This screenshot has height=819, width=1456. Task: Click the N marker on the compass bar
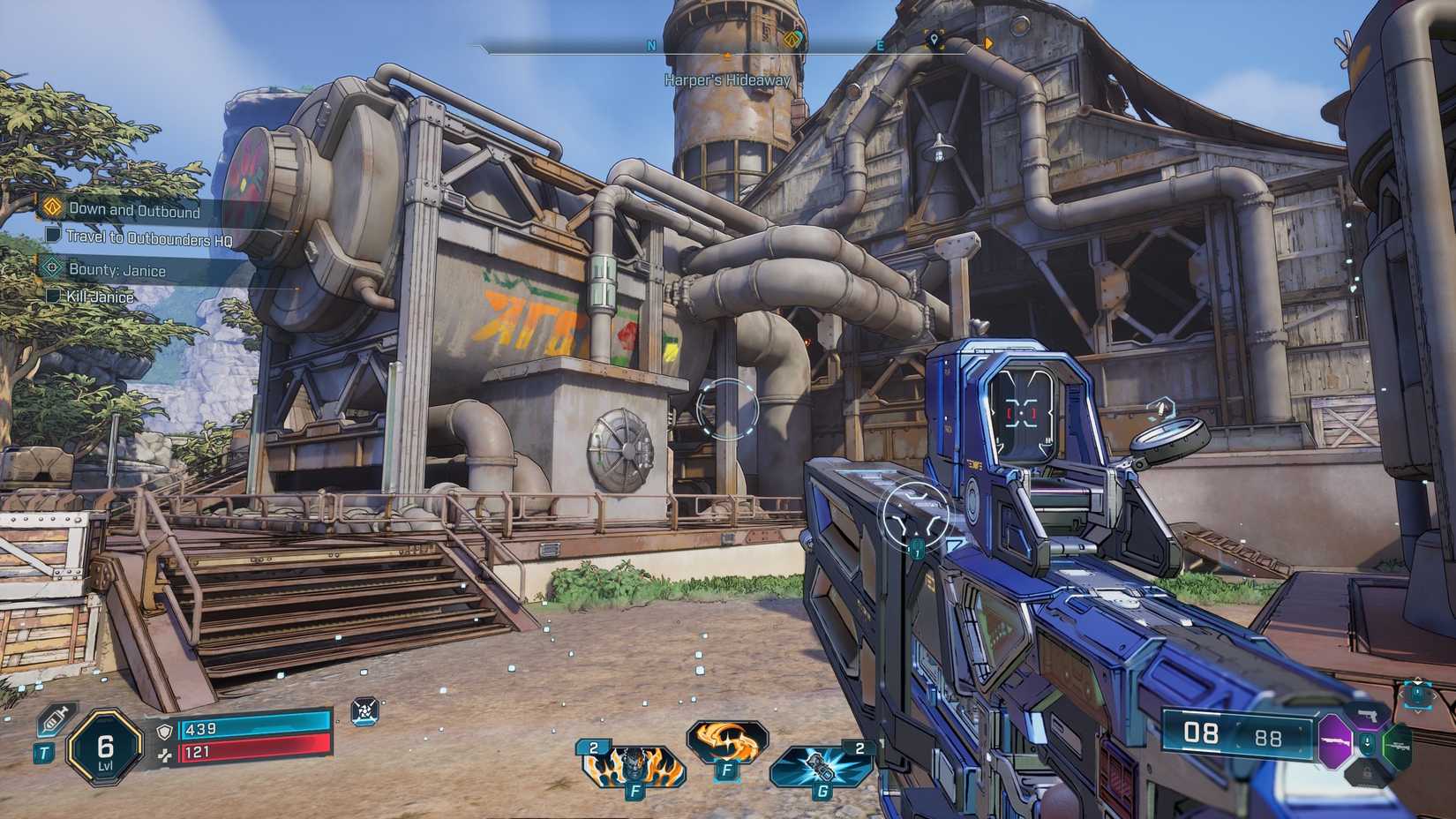[x=649, y=45]
